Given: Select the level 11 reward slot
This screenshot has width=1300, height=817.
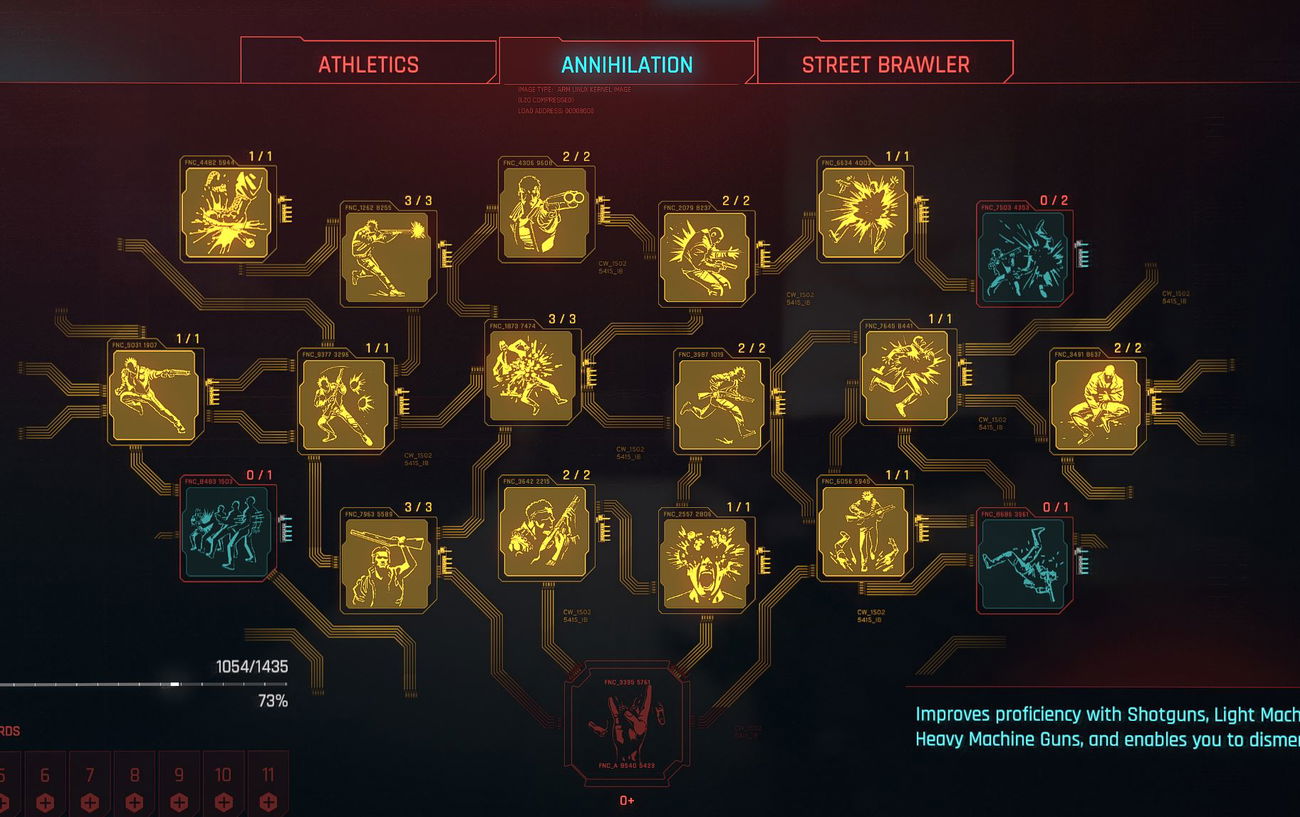Looking at the screenshot, I should tap(267, 785).
